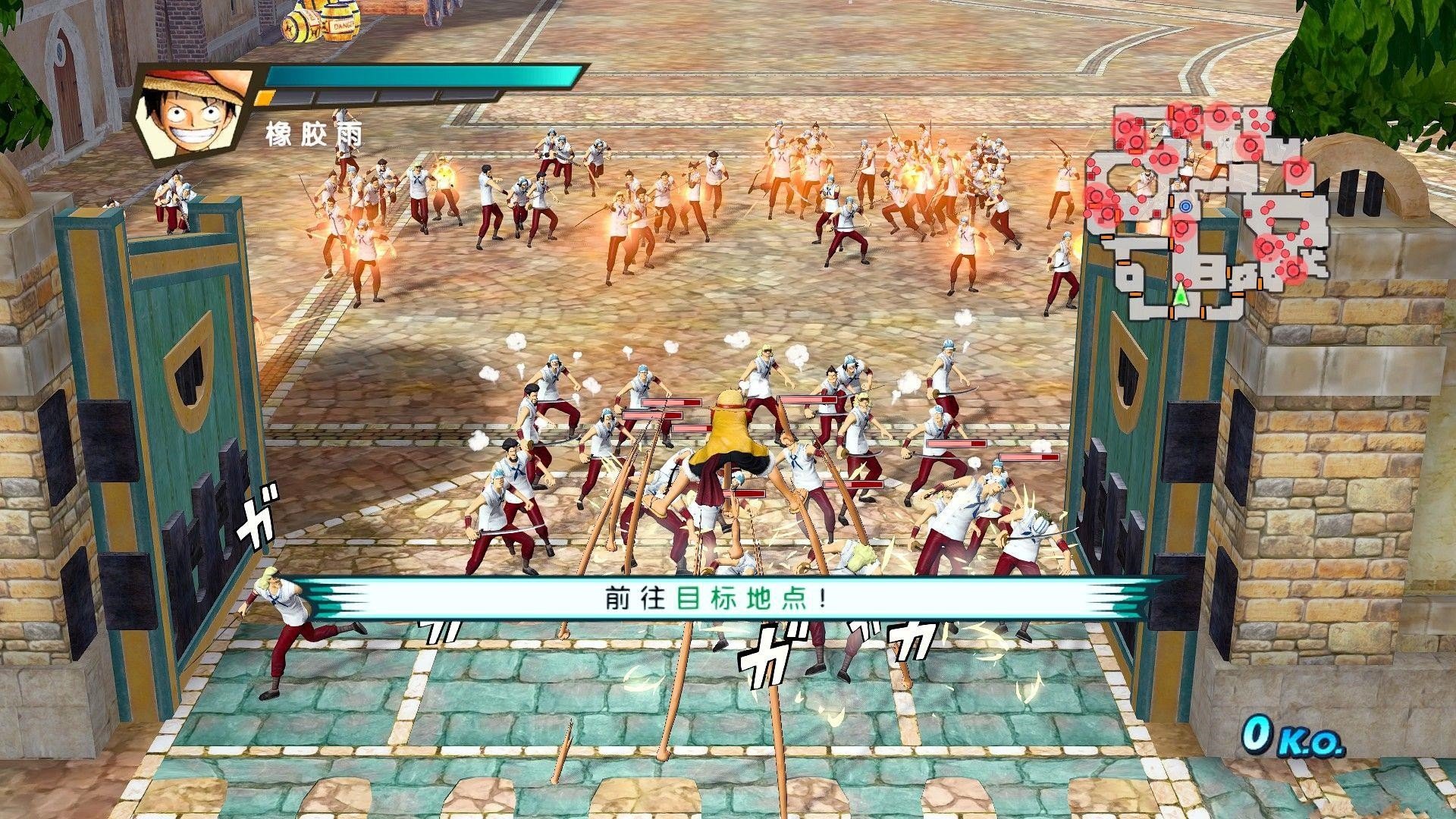Click the objective banner 前往目标地点
This screenshot has height=819, width=1456.
tap(714, 599)
